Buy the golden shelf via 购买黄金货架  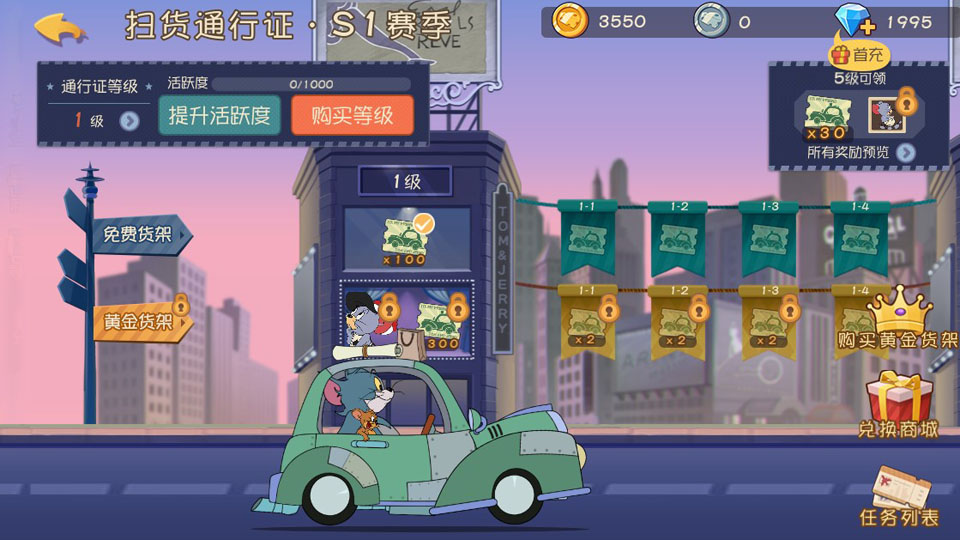coord(897,322)
